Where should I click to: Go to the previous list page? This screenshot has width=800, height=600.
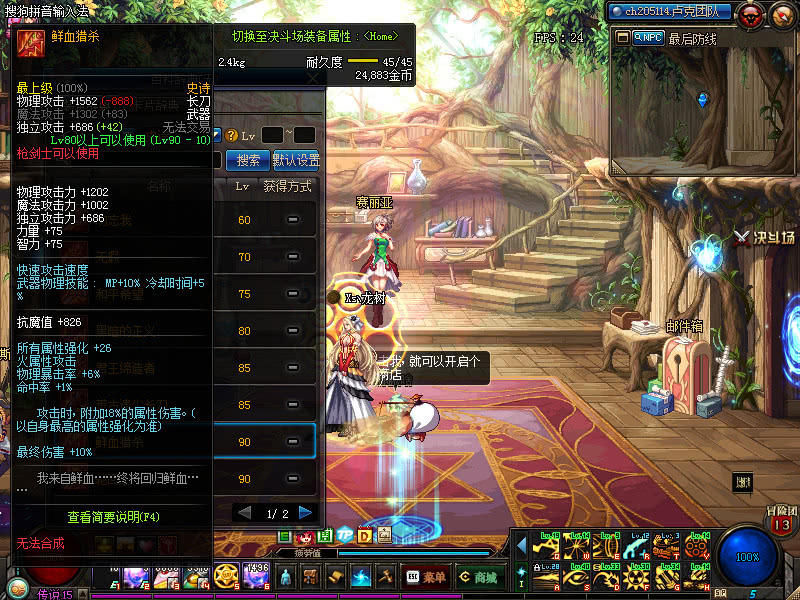tap(243, 512)
